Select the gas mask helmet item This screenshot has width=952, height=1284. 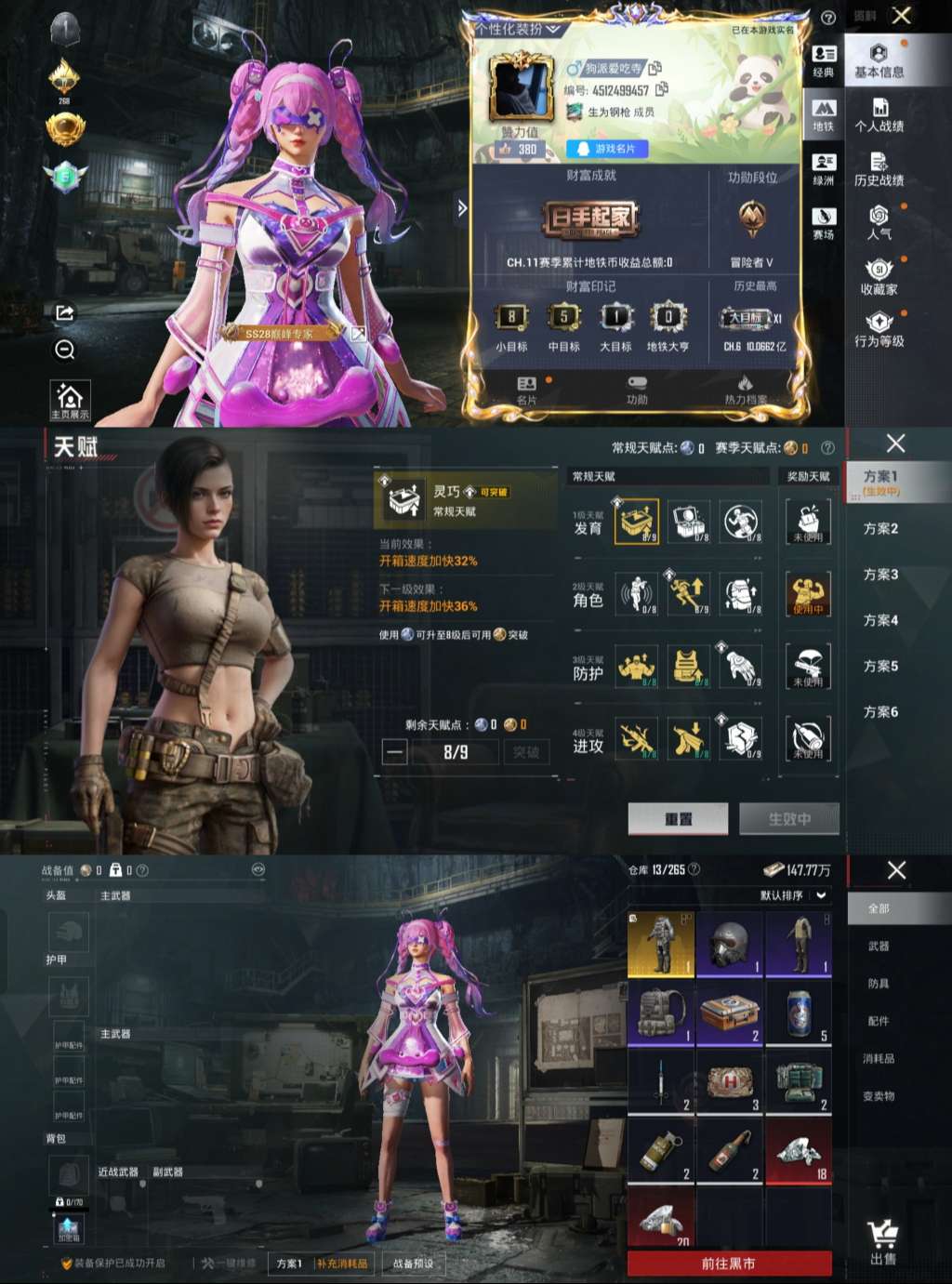(730, 944)
